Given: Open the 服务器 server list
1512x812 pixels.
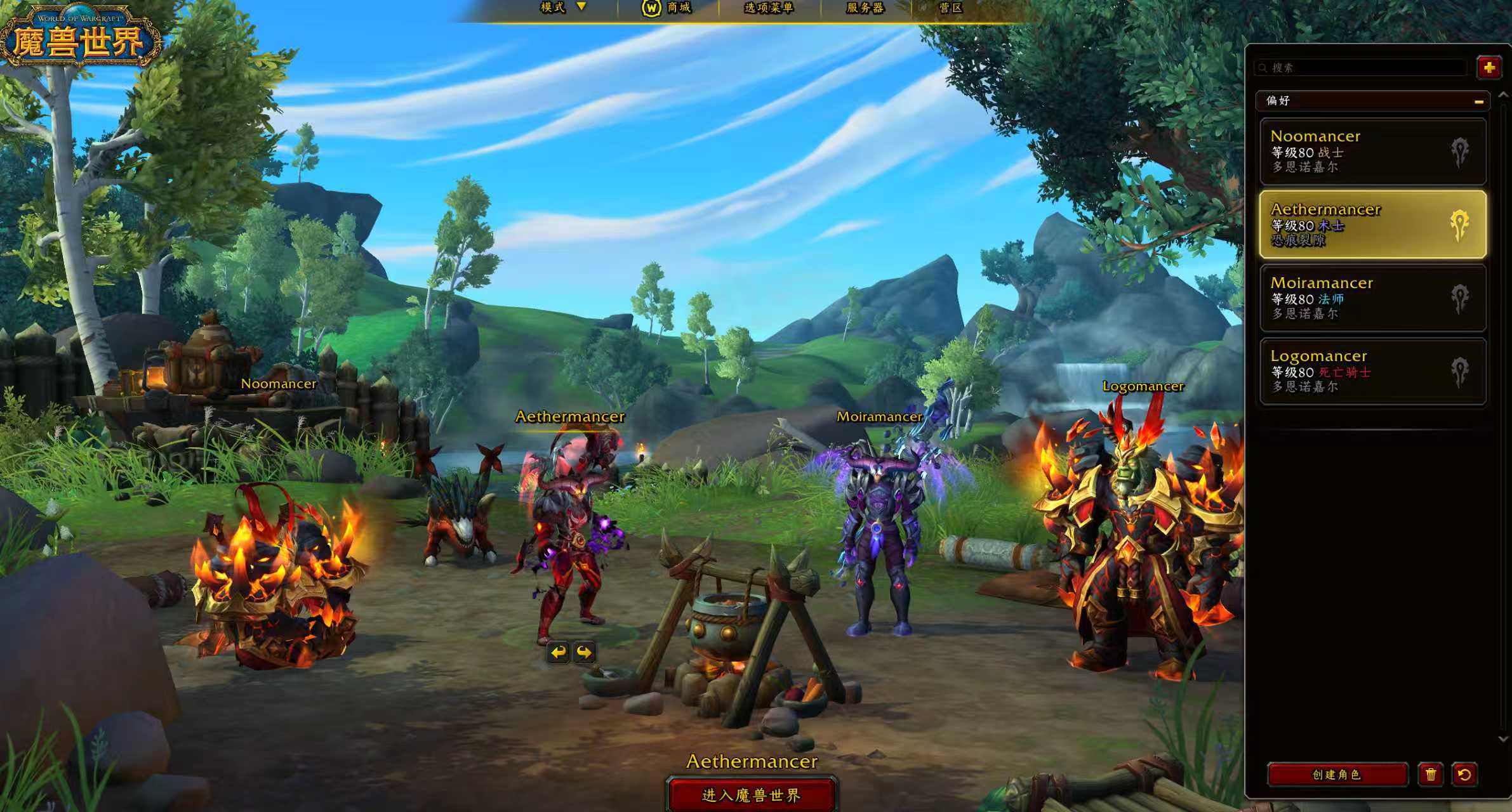Looking at the screenshot, I should [865, 8].
